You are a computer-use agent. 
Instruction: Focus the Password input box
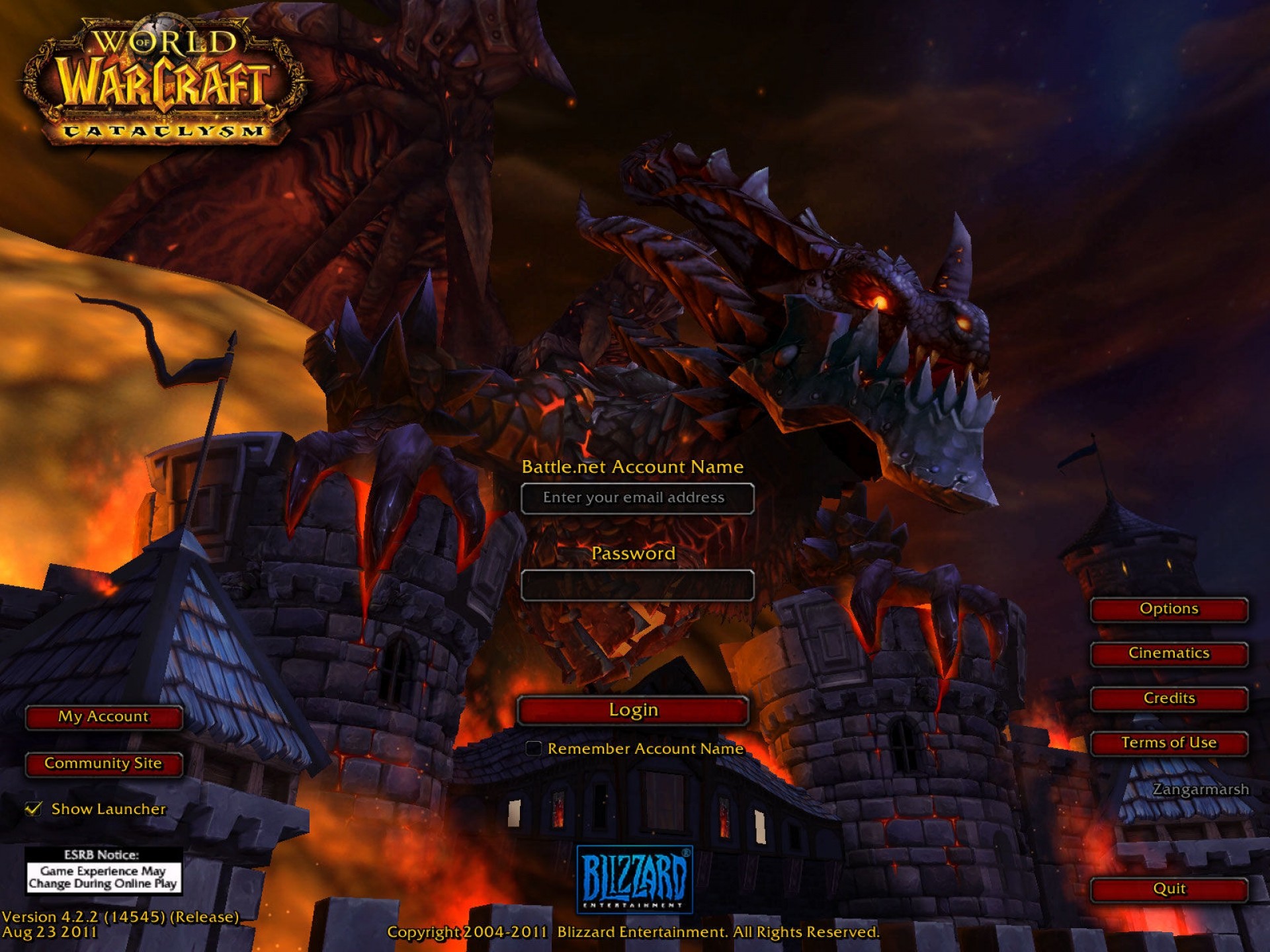pos(637,586)
